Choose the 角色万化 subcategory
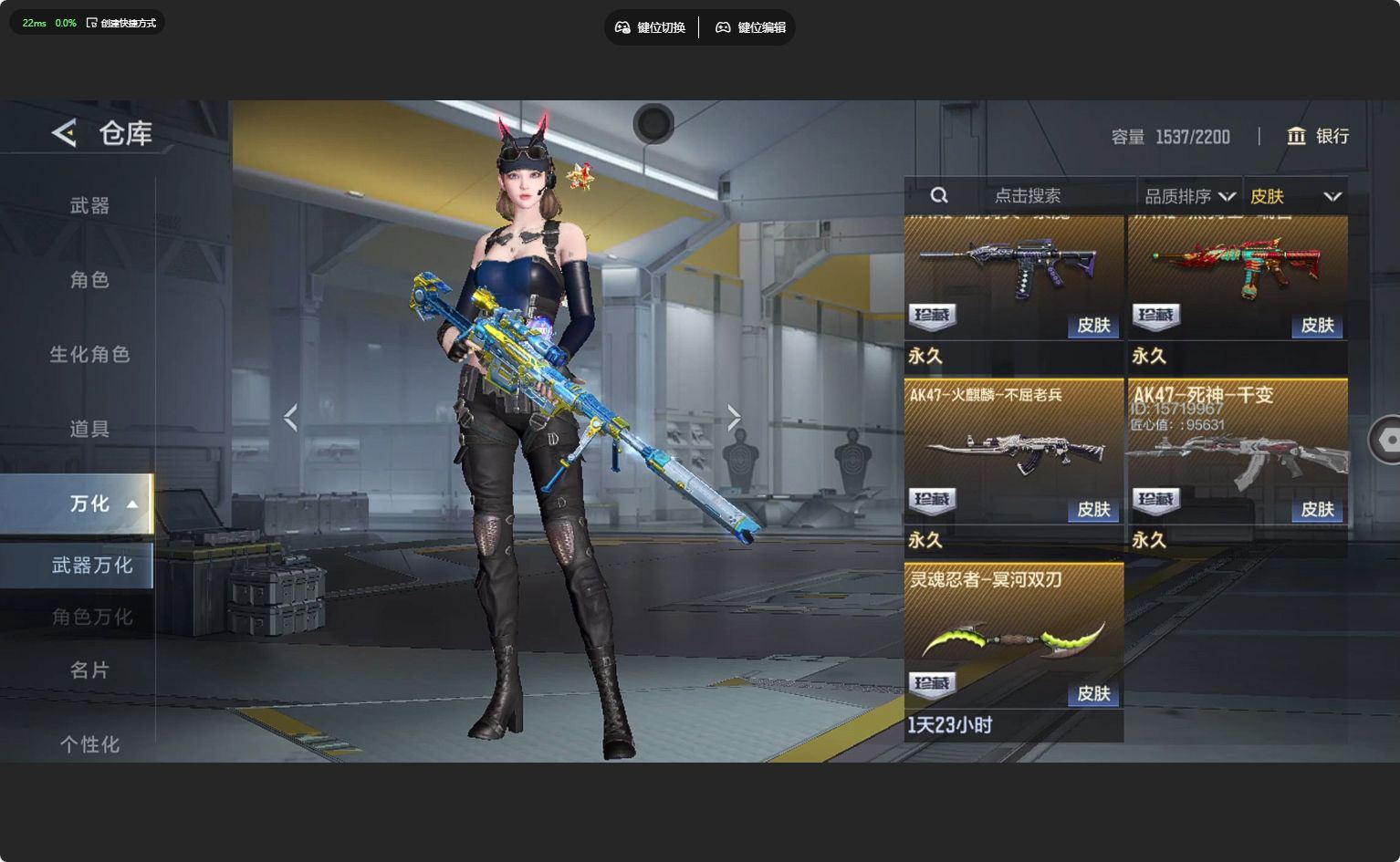Screen dimensions: 1400x862 tap(91, 618)
